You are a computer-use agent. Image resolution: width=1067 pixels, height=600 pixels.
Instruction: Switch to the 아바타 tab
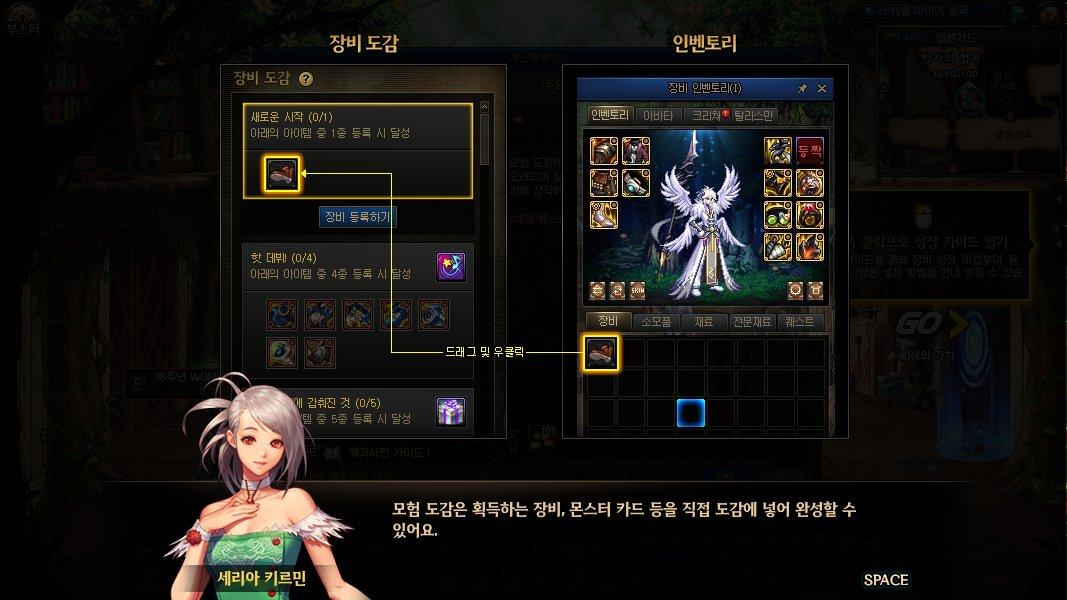coord(657,116)
